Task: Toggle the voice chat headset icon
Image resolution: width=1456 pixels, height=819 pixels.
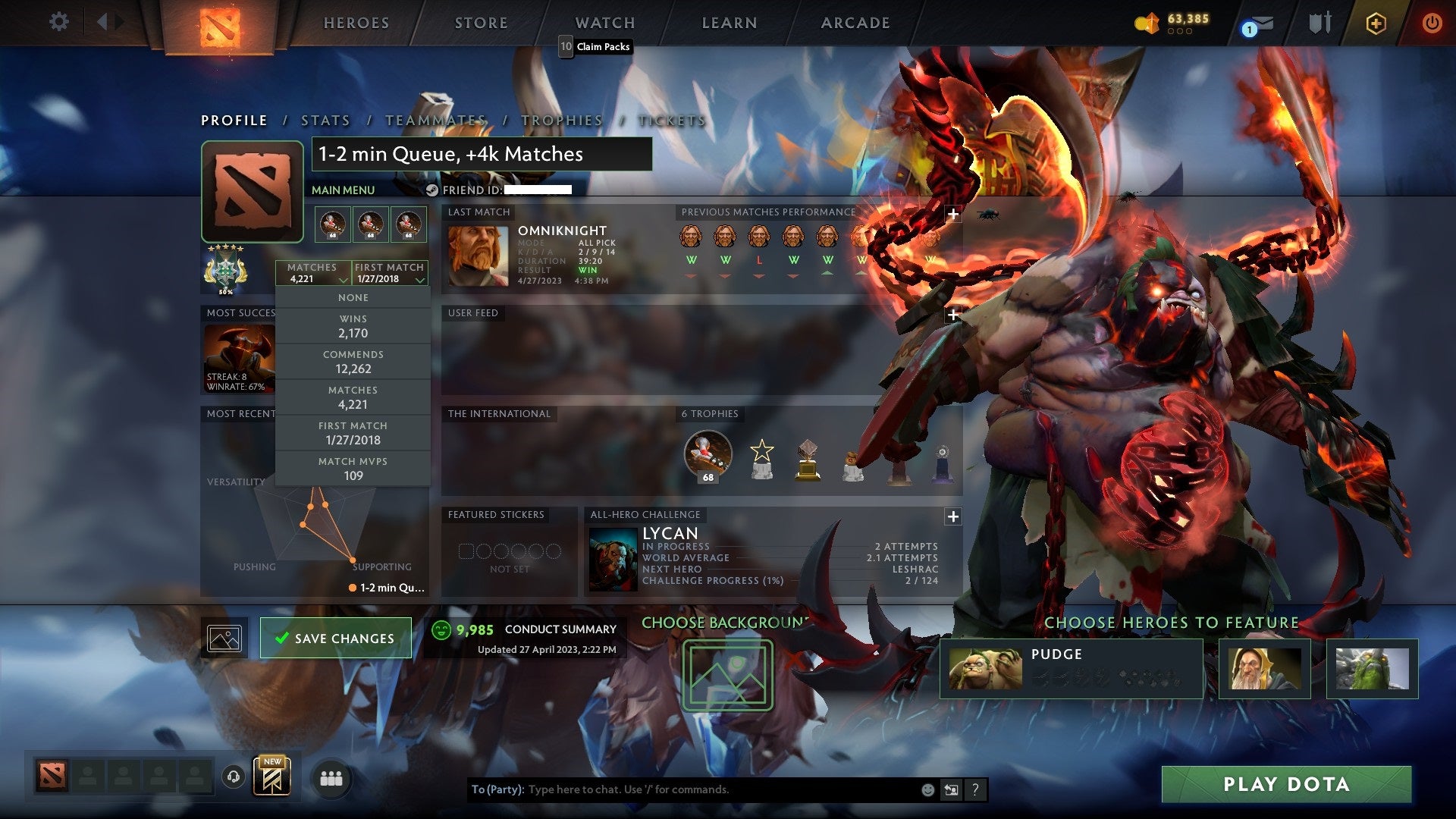Action: click(232, 777)
